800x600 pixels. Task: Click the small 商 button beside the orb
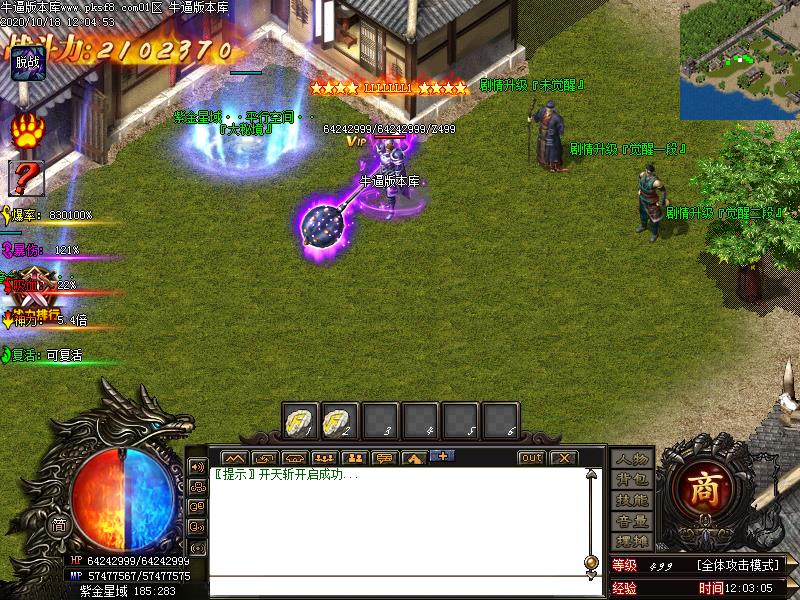tap(59, 525)
